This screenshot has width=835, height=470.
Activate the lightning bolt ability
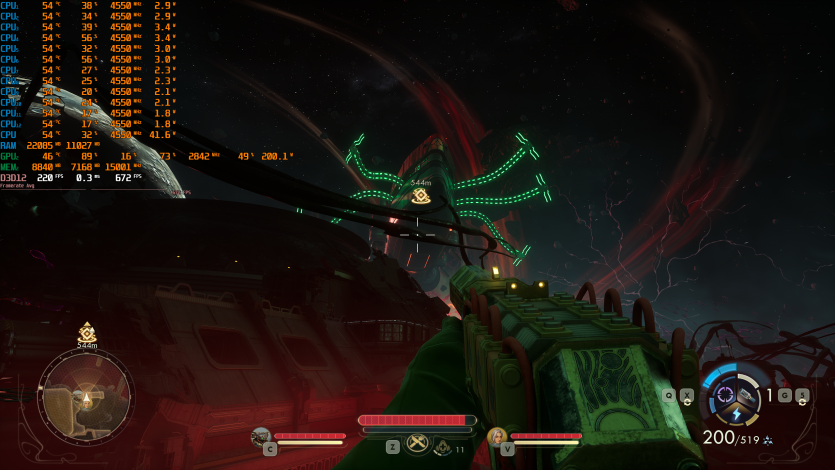click(x=737, y=415)
